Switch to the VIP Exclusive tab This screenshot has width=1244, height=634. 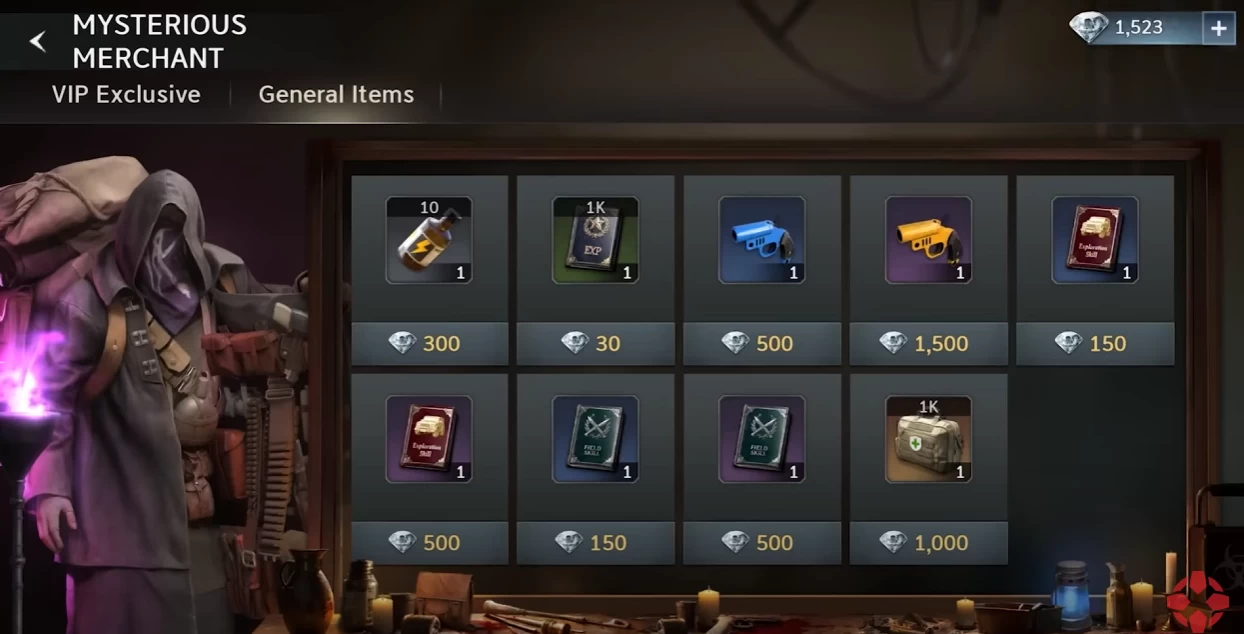tap(126, 95)
